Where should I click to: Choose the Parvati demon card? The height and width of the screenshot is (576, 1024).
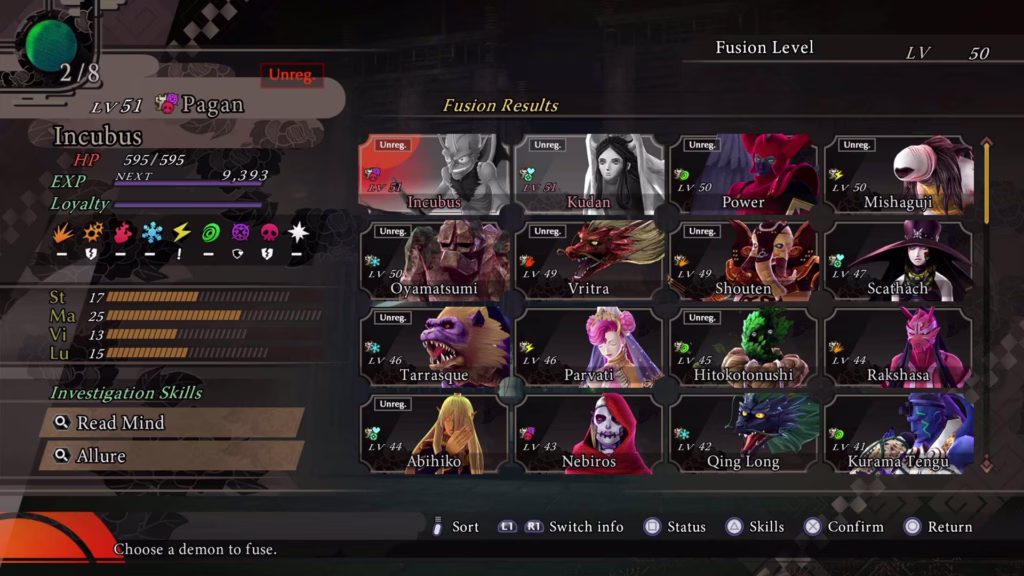[589, 348]
